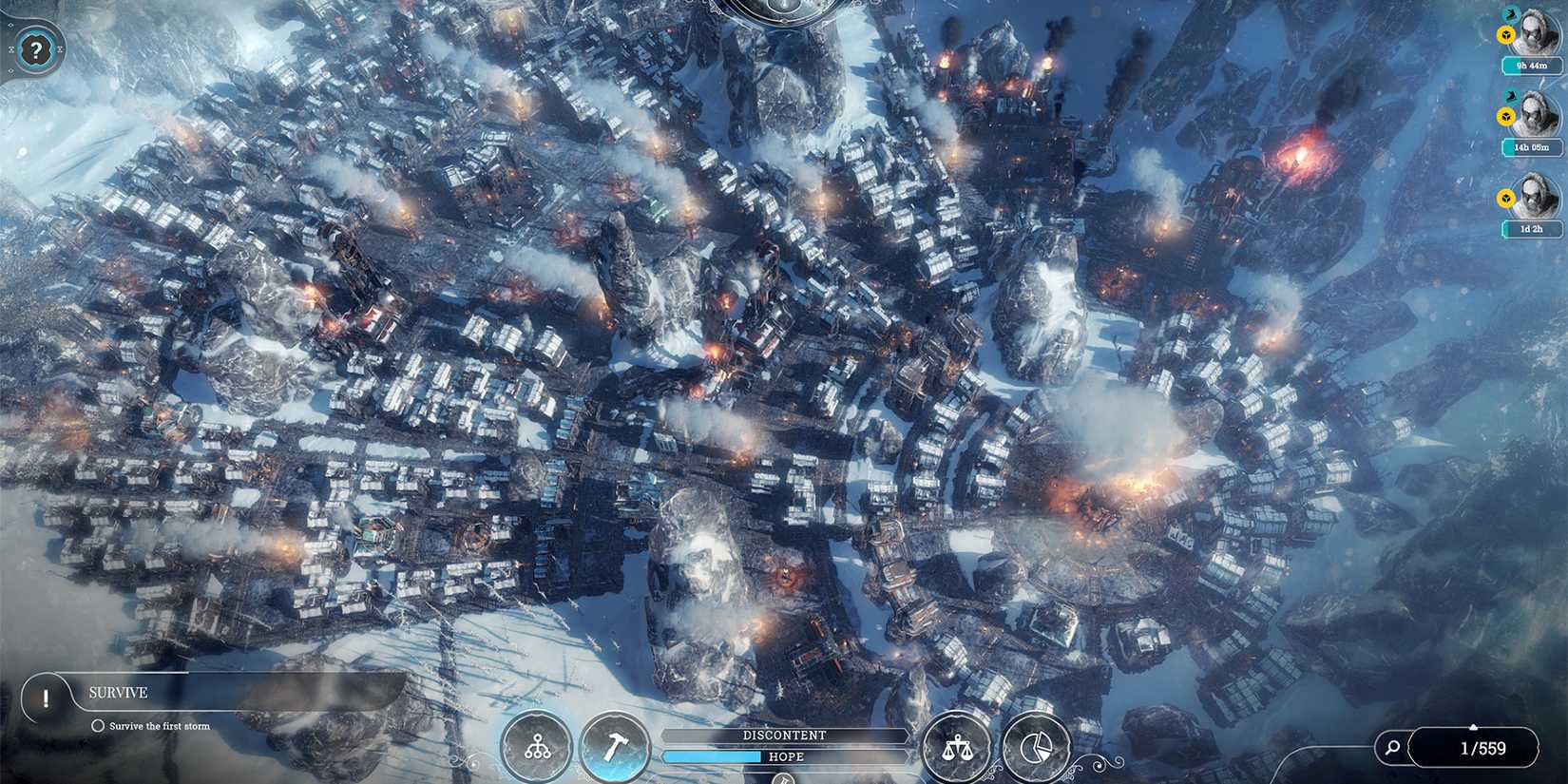
Task: Select the Build tool hammer icon
Action: (614, 748)
